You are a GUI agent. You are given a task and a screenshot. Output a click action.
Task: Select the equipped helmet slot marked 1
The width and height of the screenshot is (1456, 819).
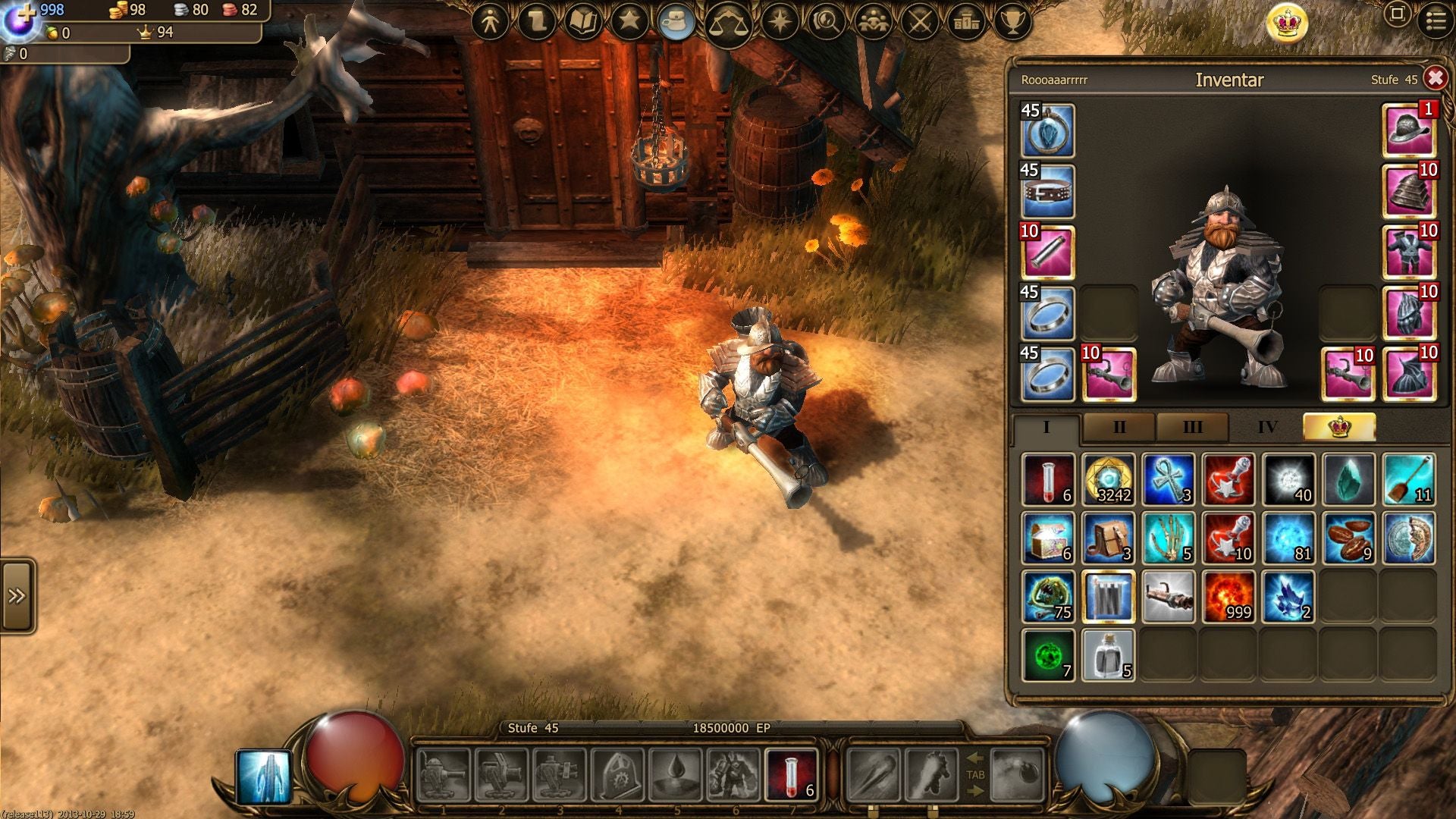pos(1409,130)
